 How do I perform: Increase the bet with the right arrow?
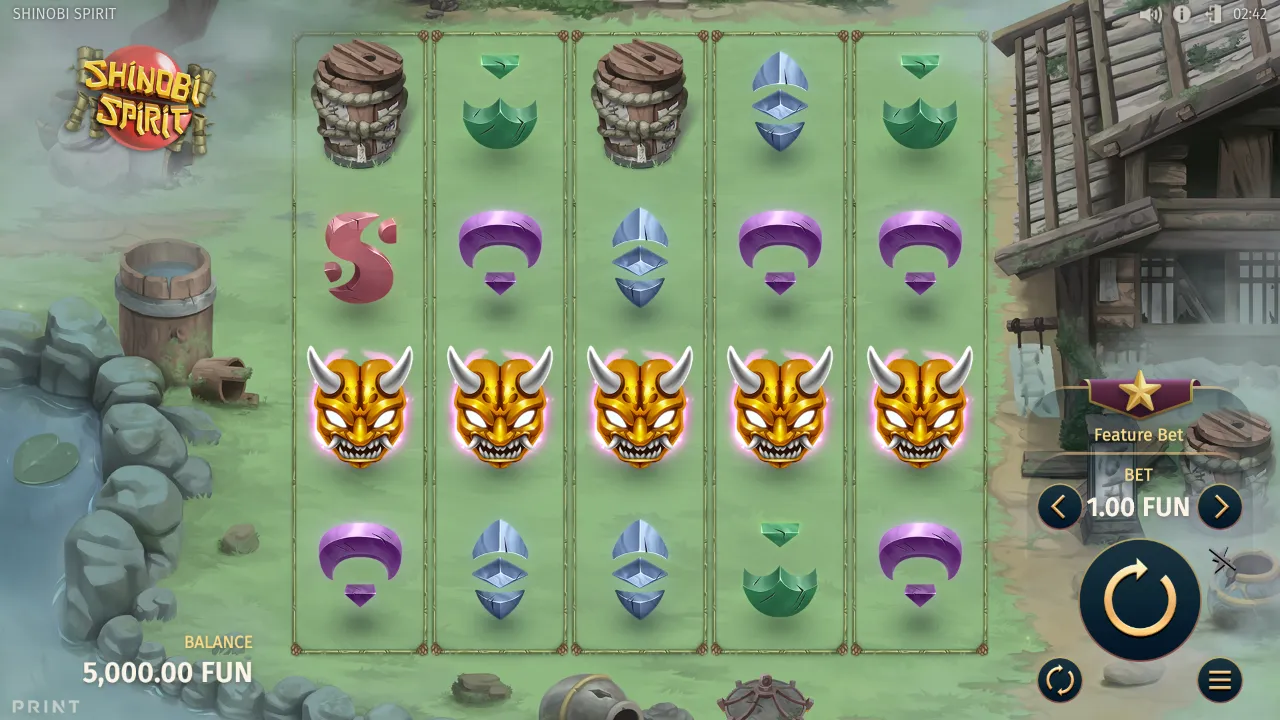click(x=1219, y=507)
